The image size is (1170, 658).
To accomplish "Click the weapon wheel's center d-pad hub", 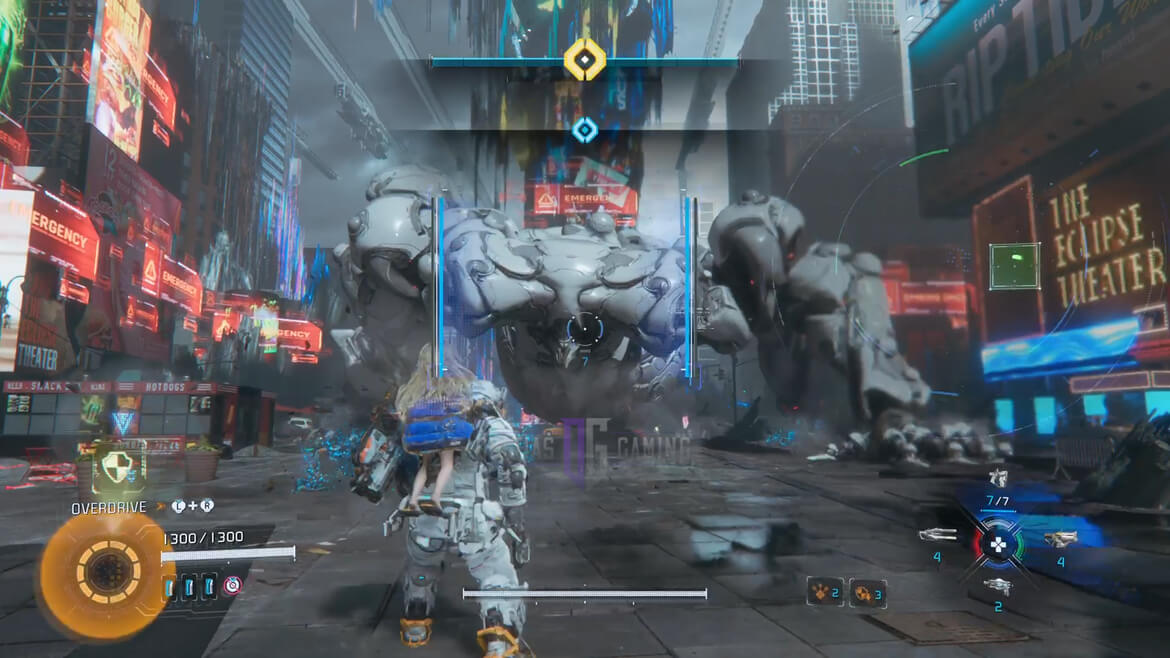I will point(997,543).
